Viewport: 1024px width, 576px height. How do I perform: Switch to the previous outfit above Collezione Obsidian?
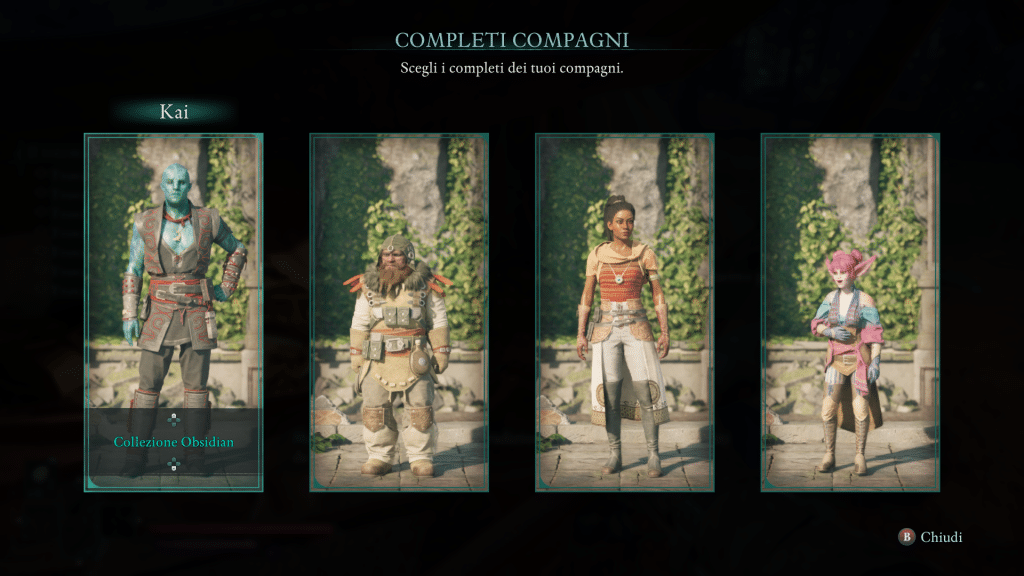coord(174,420)
